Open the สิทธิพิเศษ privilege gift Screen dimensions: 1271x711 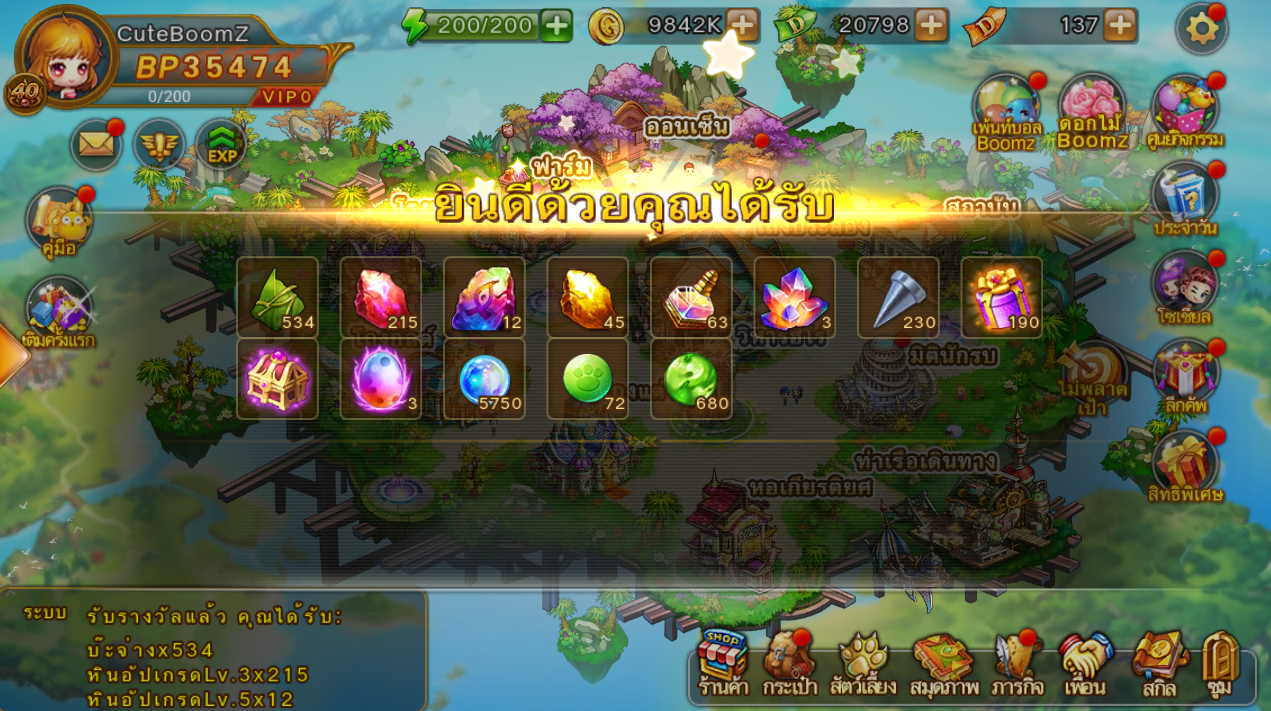(x=1185, y=465)
